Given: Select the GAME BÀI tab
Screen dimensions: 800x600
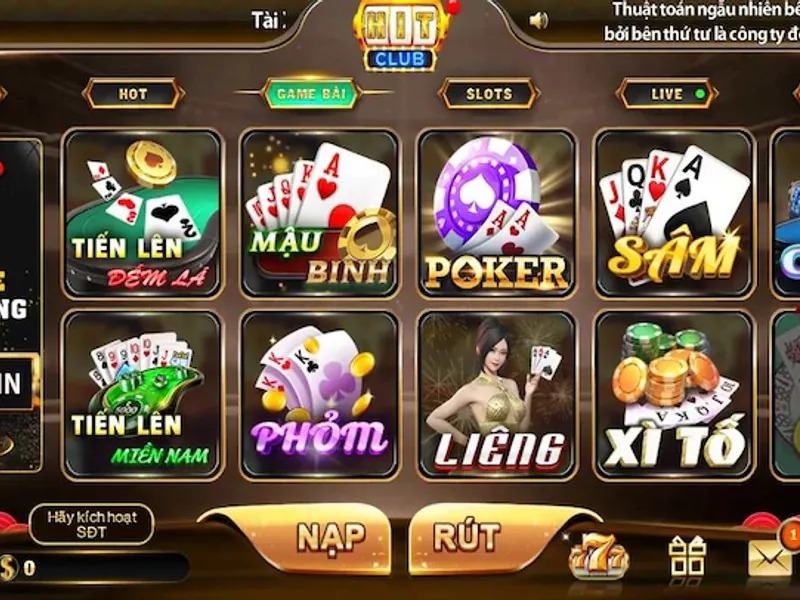Looking at the screenshot, I should click(310, 94).
